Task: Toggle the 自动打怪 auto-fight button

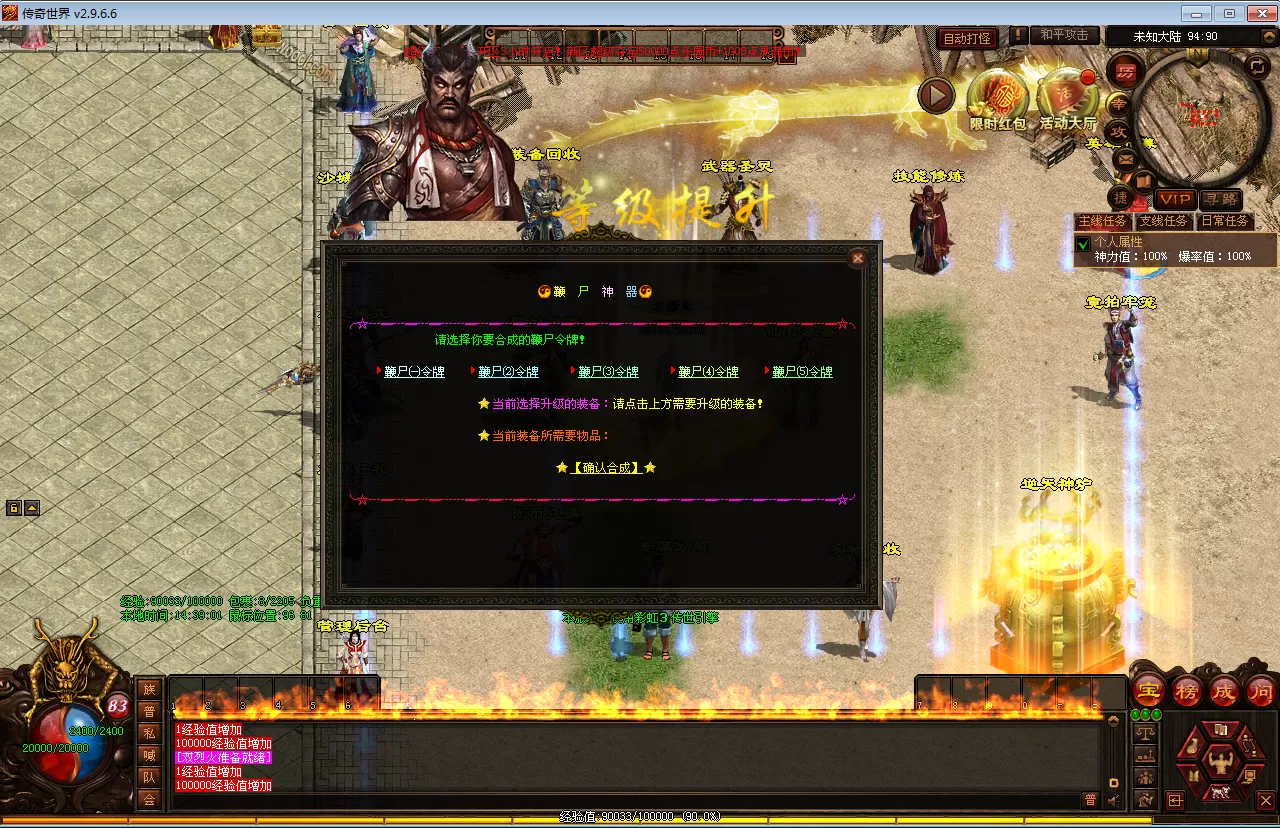Action: tap(967, 38)
